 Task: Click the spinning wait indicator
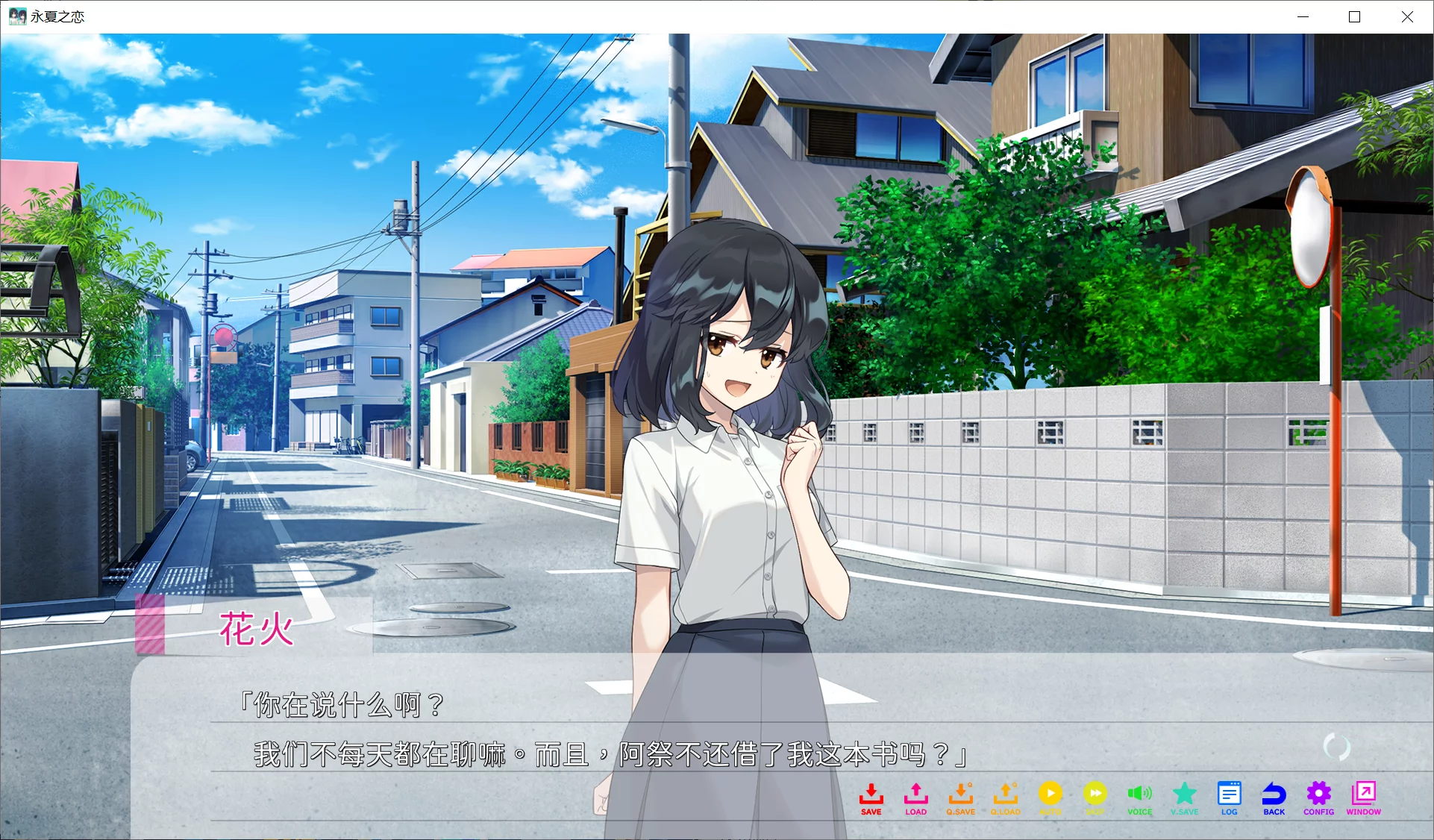pos(1338,745)
